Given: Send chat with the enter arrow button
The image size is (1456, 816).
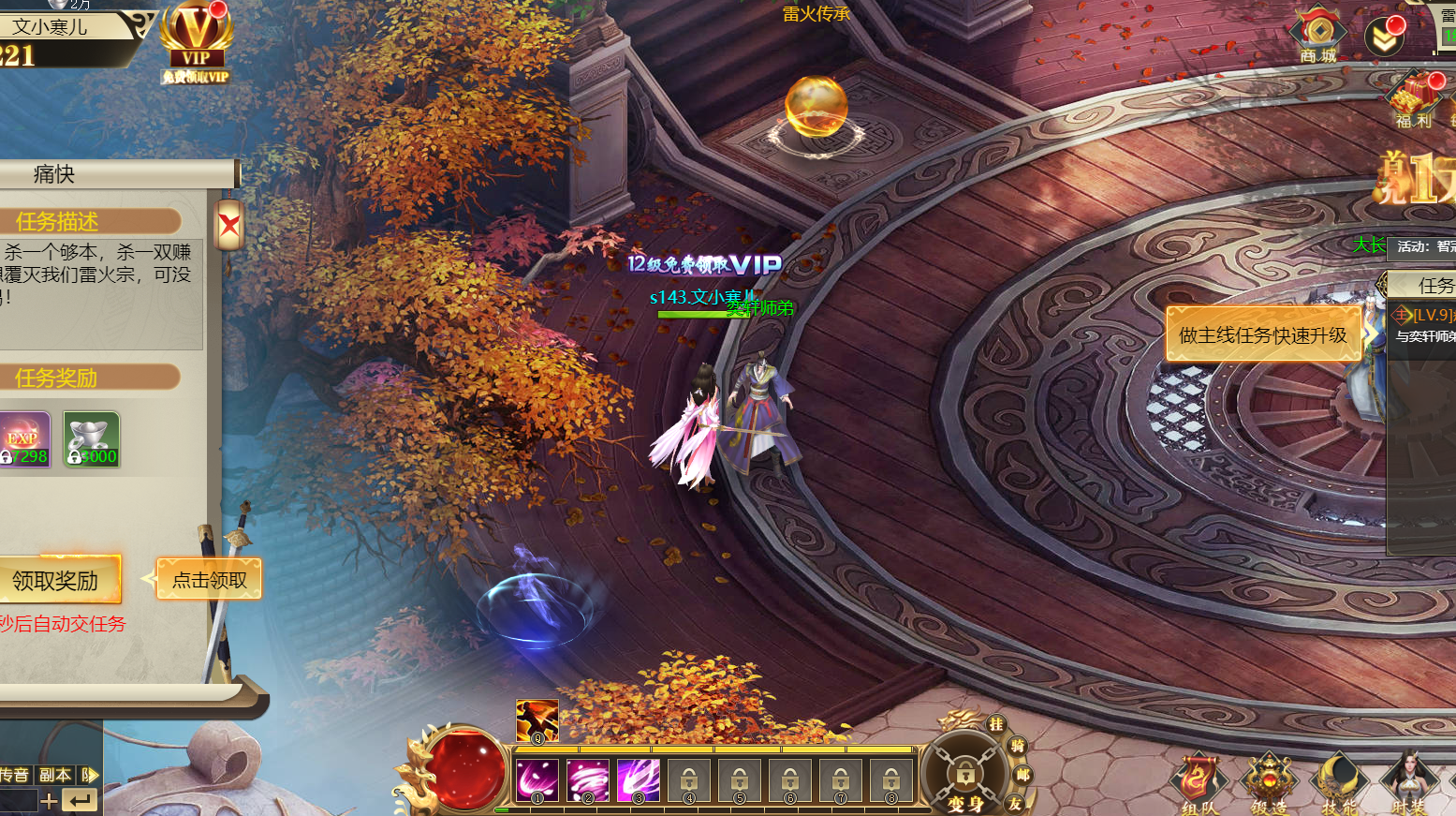Looking at the screenshot, I should (81, 800).
